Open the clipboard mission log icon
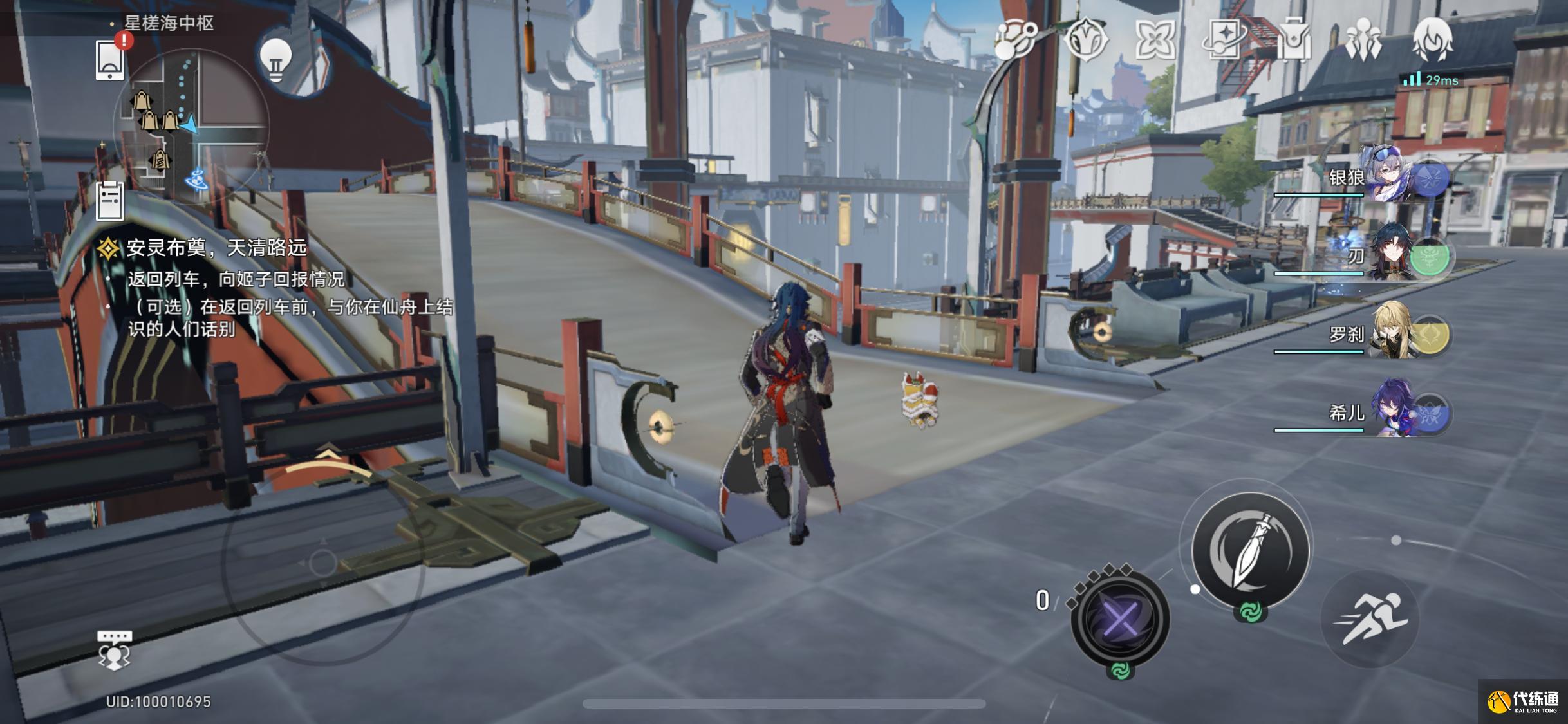 pos(109,201)
